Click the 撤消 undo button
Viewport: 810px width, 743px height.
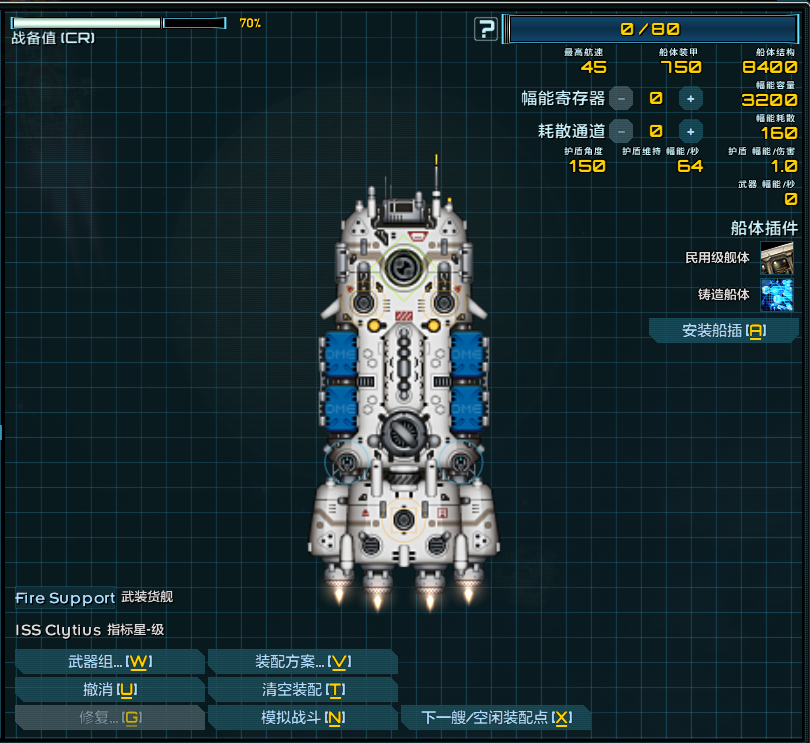coord(109,690)
